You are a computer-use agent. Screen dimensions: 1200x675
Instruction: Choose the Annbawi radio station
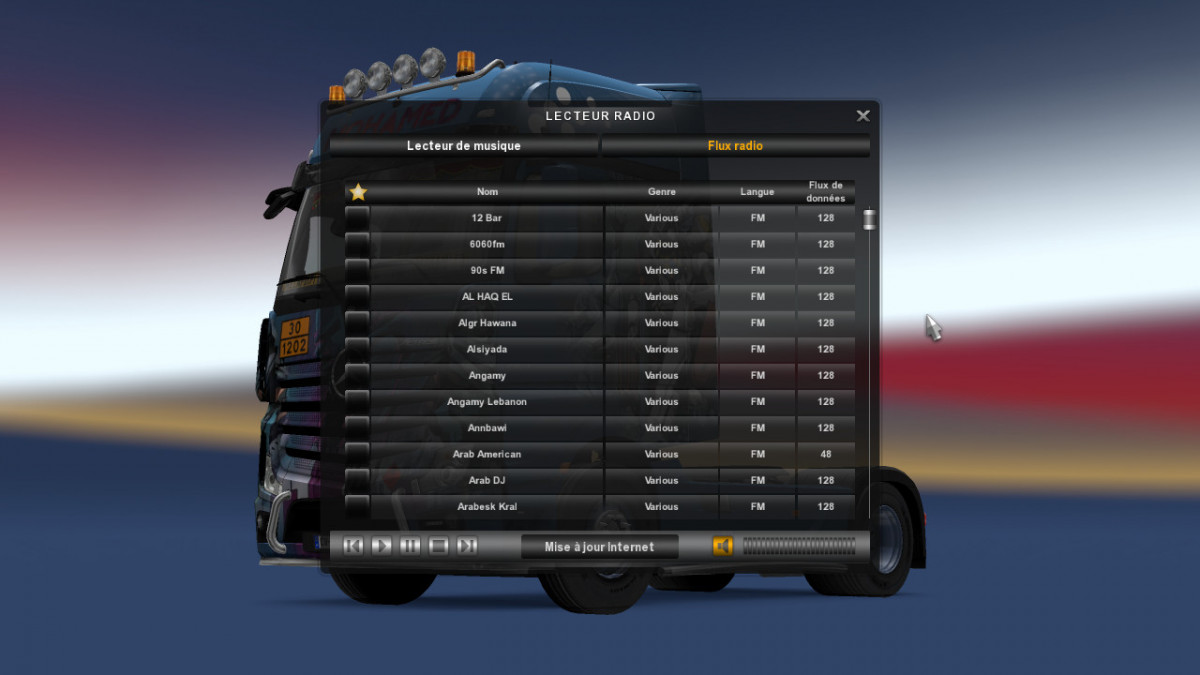[x=487, y=428]
